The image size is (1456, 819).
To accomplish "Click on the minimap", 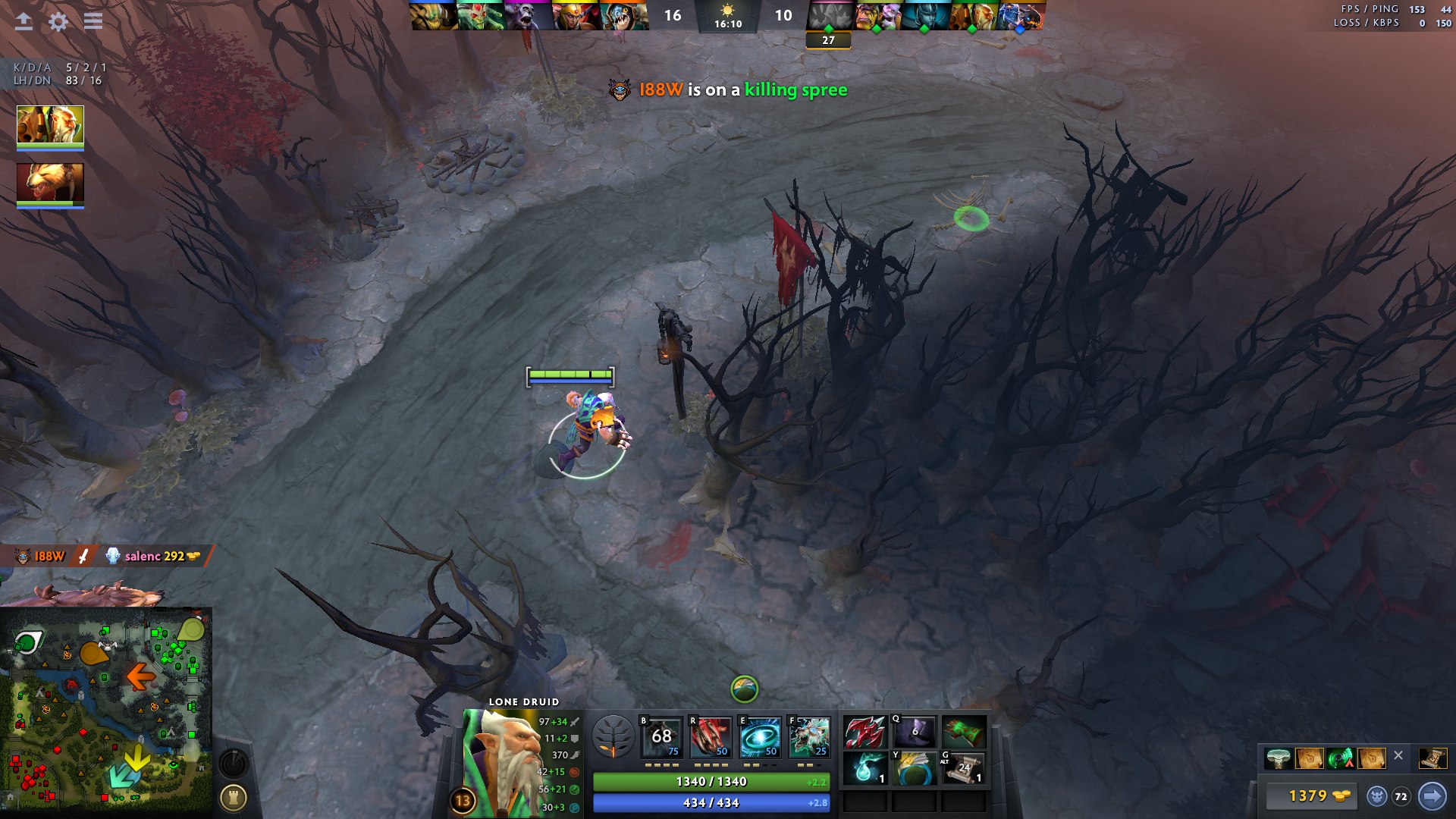I will click(x=106, y=713).
